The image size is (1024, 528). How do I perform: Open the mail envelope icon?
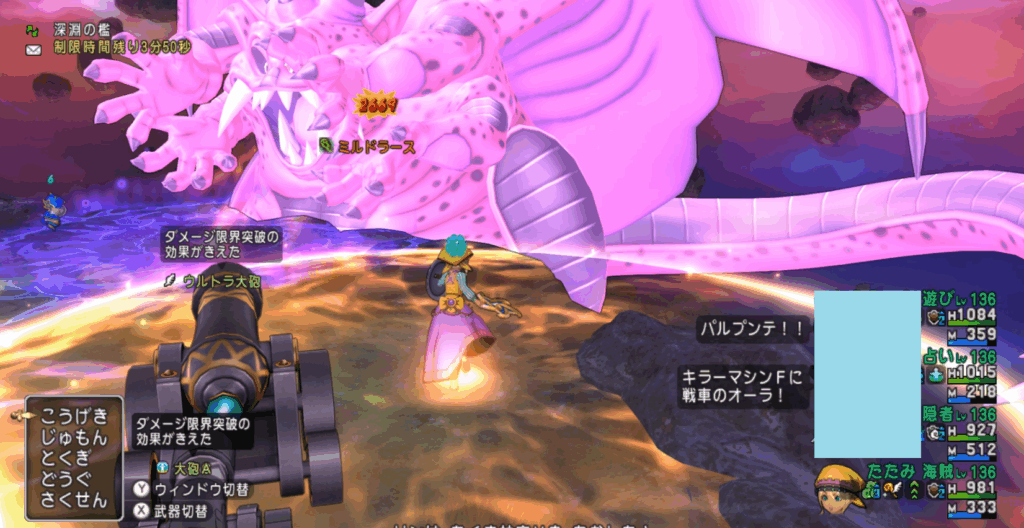click(x=33, y=48)
